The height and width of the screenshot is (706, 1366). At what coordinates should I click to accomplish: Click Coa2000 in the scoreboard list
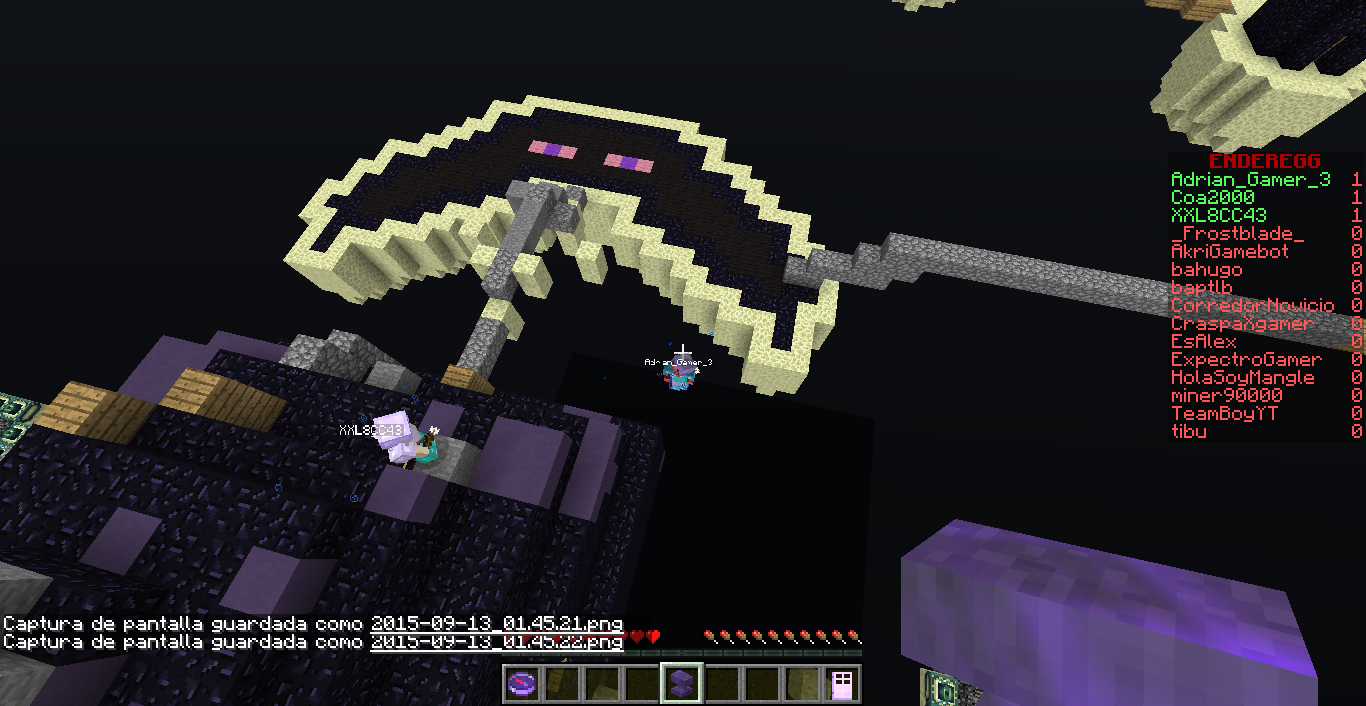(x=1212, y=198)
